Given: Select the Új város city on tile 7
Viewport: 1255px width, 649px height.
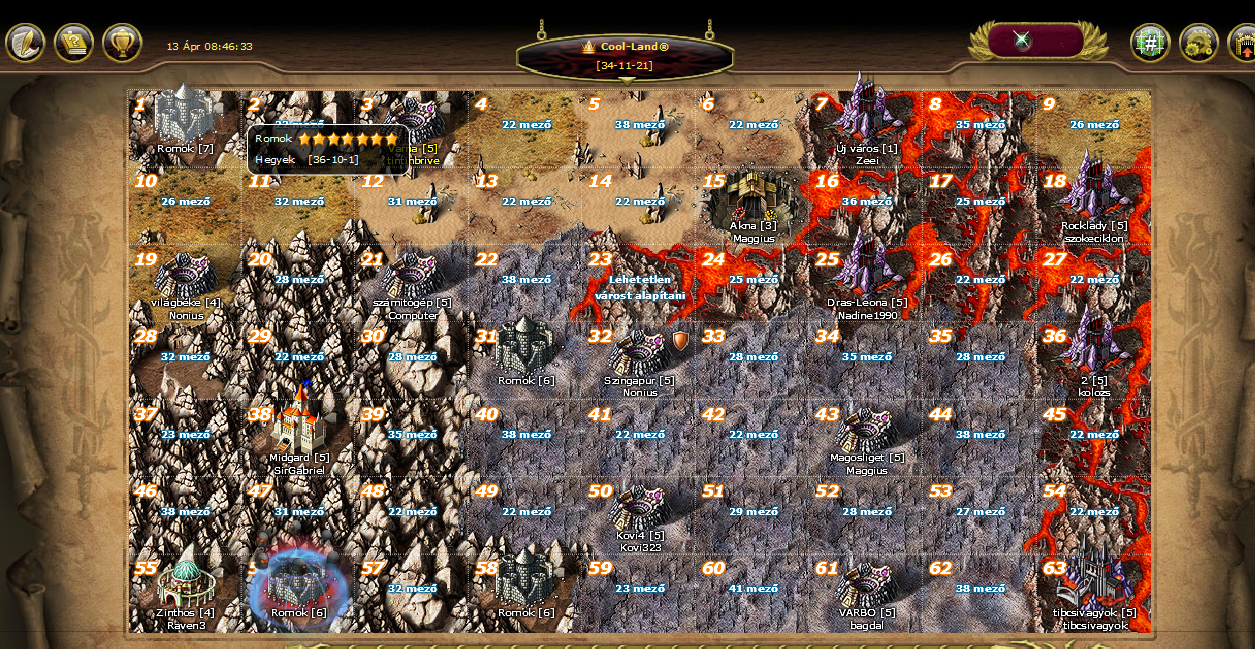Looking at the screenshot, I should click(x=866, y=118).
